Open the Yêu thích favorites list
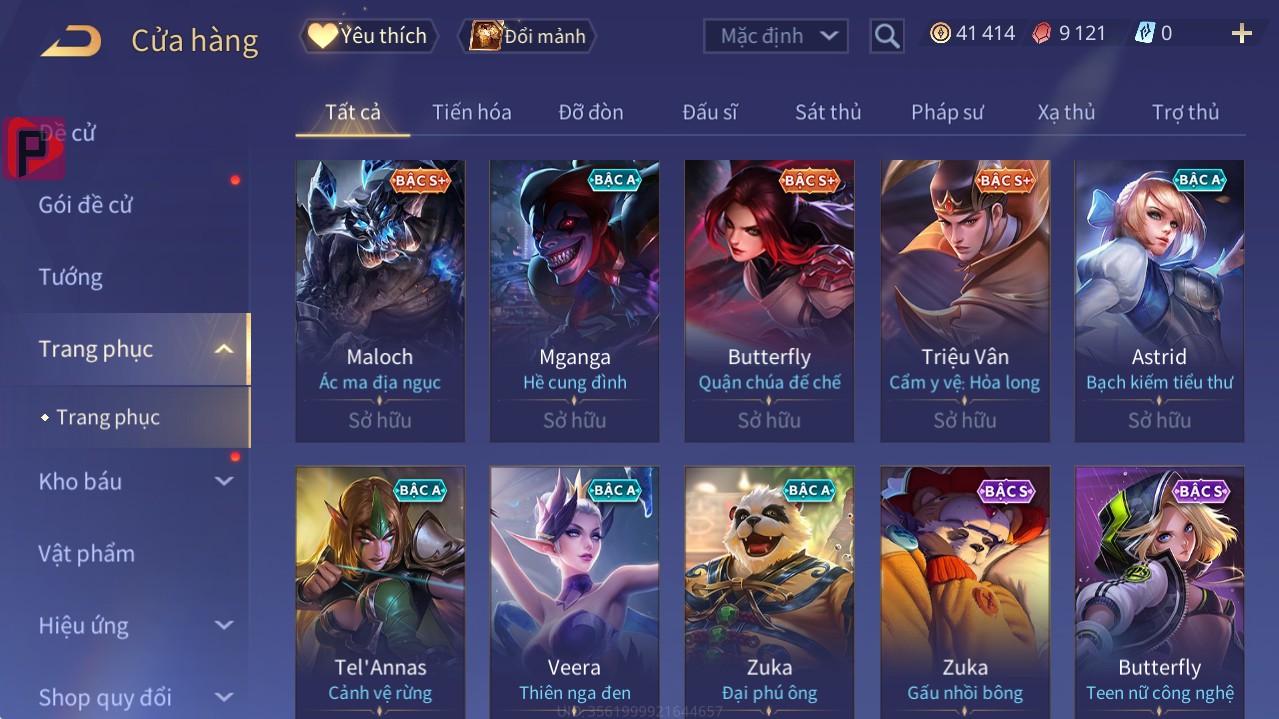Screen dimensions: 1279x719 point(368,36)
